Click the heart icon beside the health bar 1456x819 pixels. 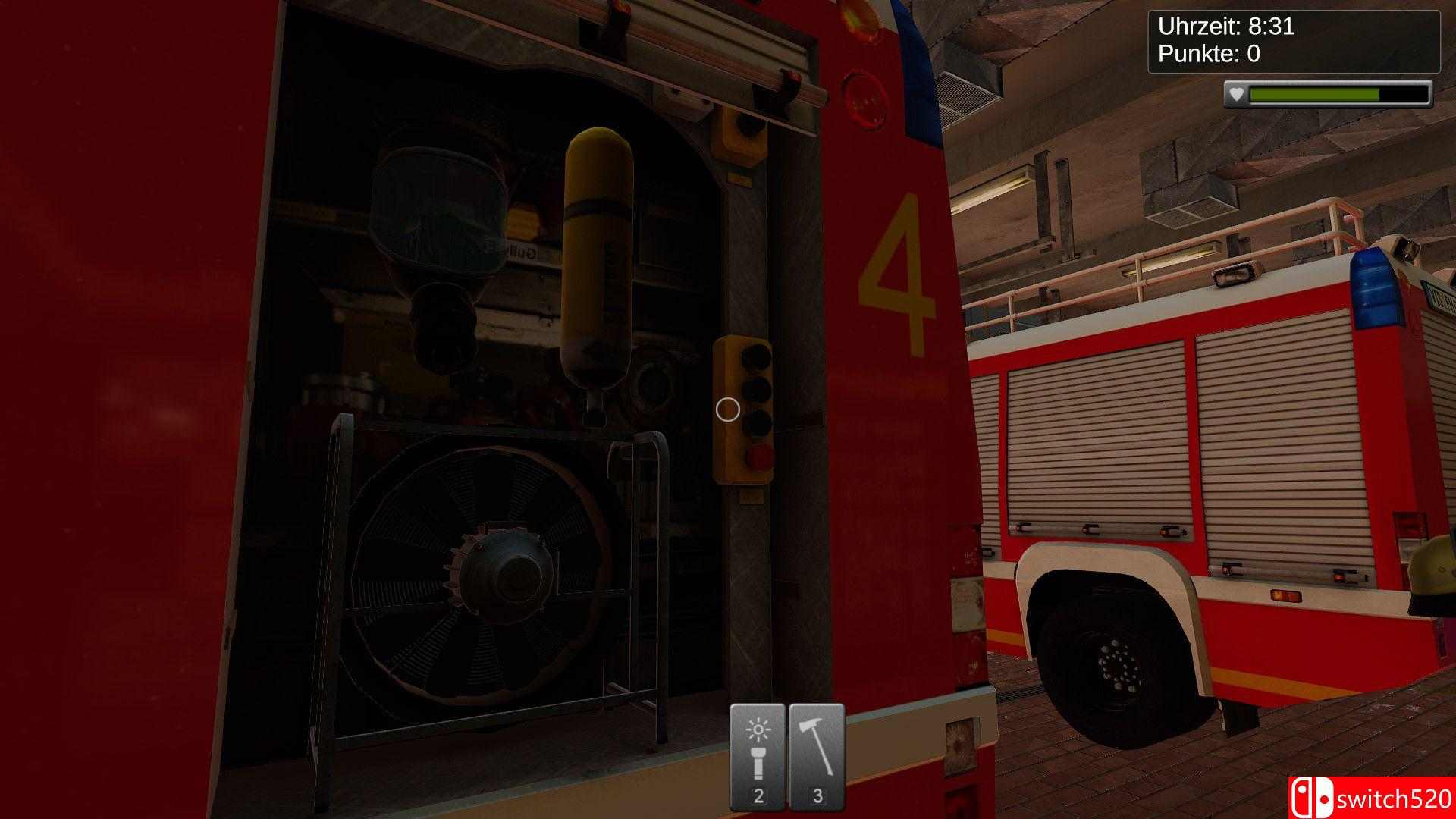(1238, 95)
